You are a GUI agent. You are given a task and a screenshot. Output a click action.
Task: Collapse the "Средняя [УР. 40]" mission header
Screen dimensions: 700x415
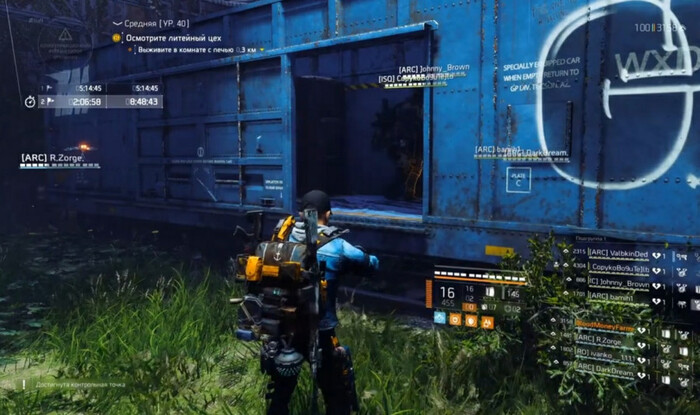click(x=118, y=23)
